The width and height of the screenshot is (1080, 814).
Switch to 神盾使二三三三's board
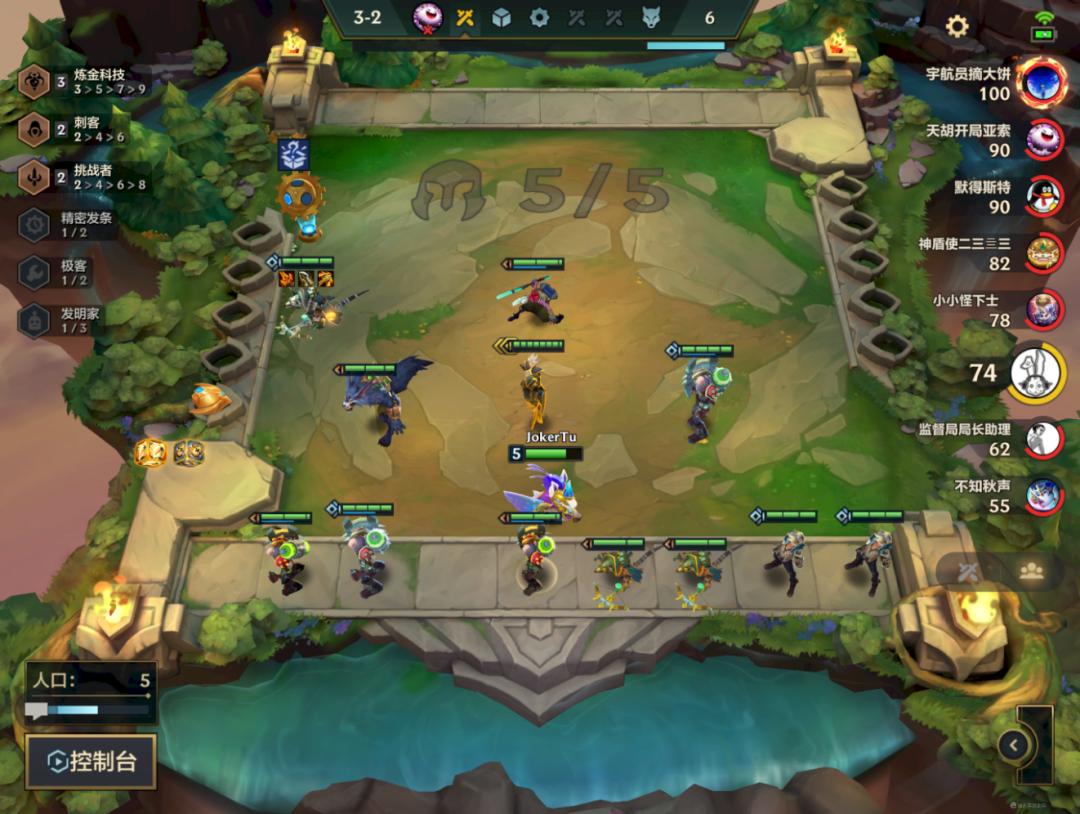click(1044, 254)
